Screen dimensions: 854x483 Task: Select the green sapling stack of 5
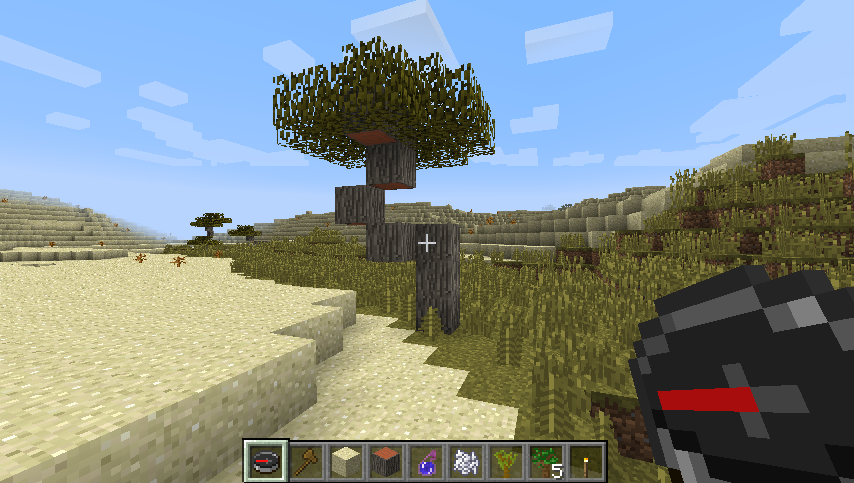[x=546, y=462]
